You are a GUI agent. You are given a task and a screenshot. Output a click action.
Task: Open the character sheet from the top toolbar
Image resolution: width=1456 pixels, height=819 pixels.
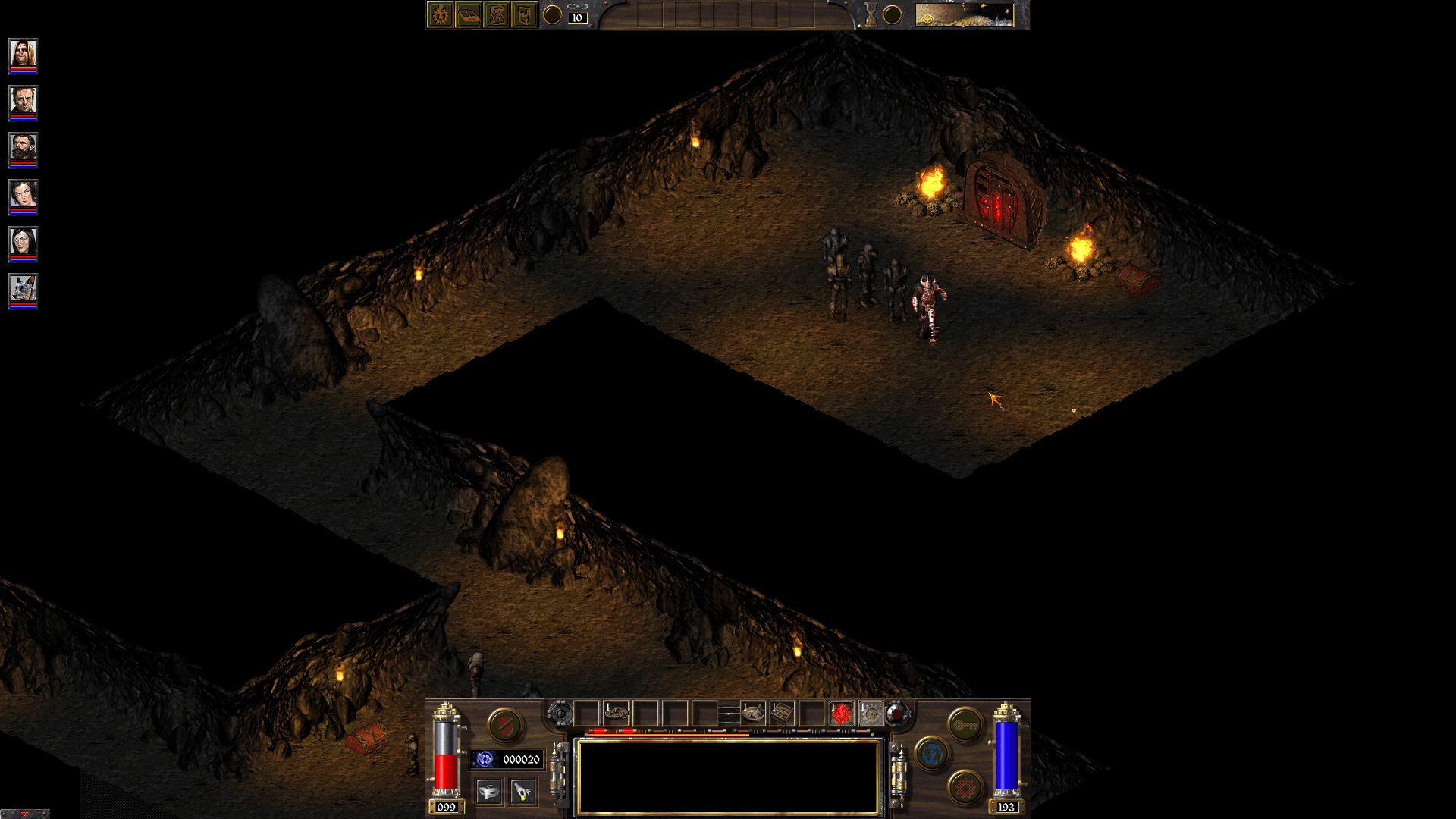441,14
